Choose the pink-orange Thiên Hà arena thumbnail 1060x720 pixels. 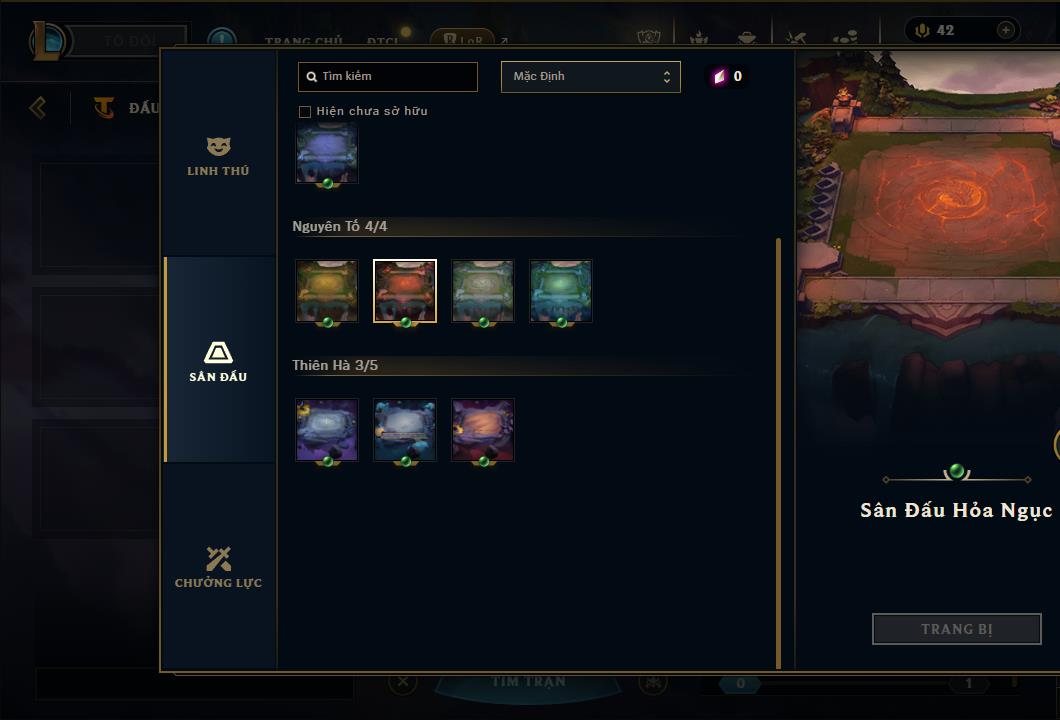pyautogui.click(x=483, y=430)
